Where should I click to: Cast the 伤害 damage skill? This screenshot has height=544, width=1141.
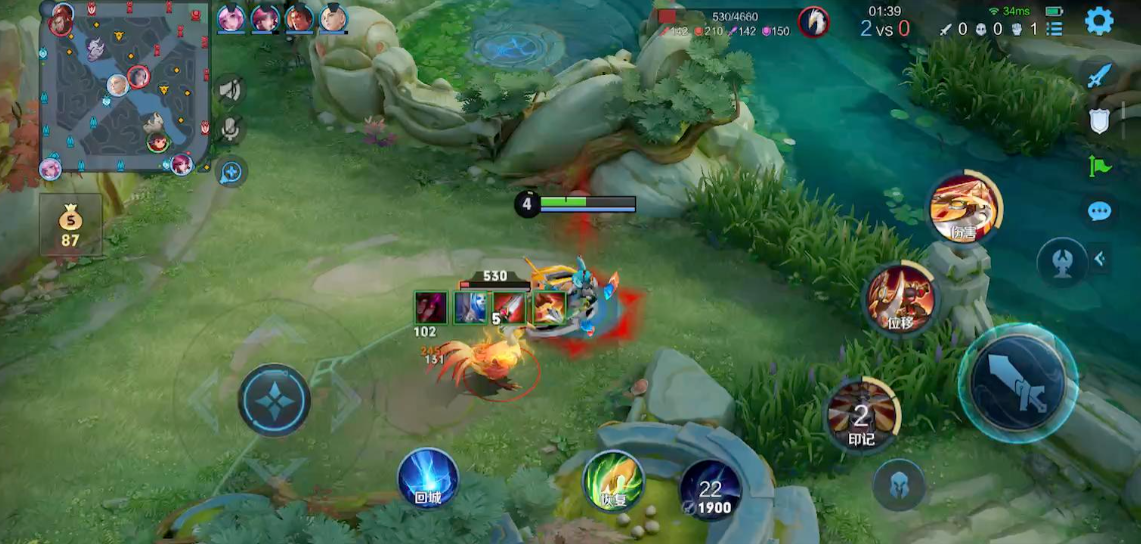[x=965, y=209]
